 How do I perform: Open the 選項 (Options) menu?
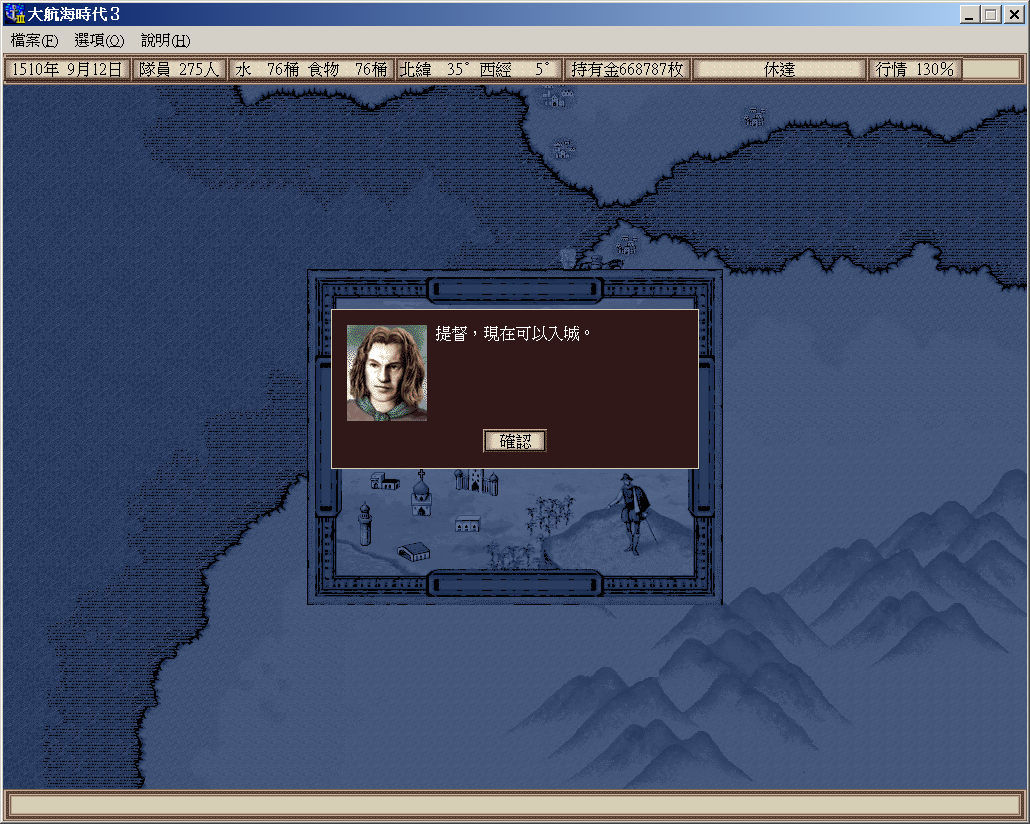(x=99, y=41)
